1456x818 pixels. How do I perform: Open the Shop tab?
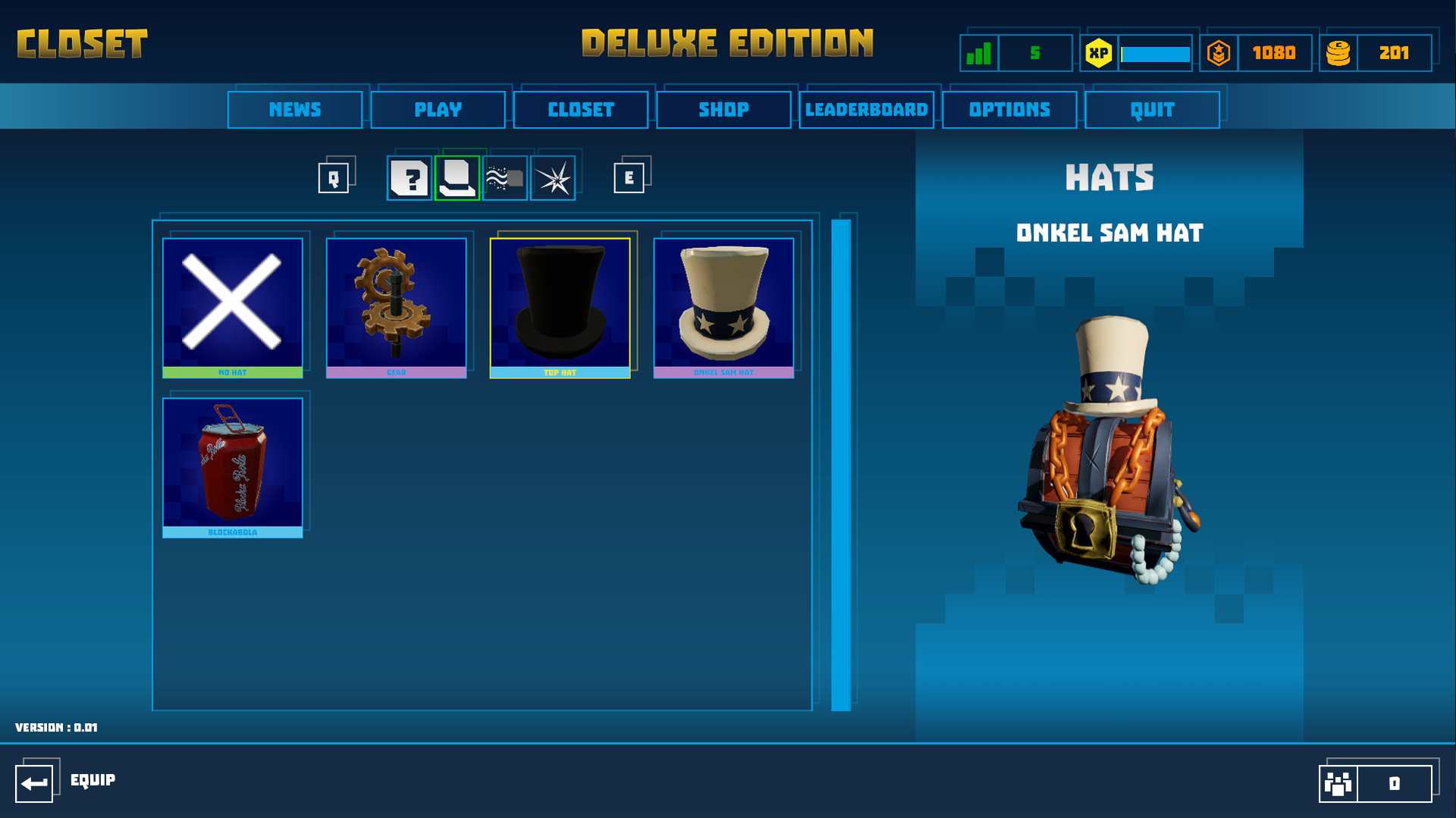click(723, 109)
